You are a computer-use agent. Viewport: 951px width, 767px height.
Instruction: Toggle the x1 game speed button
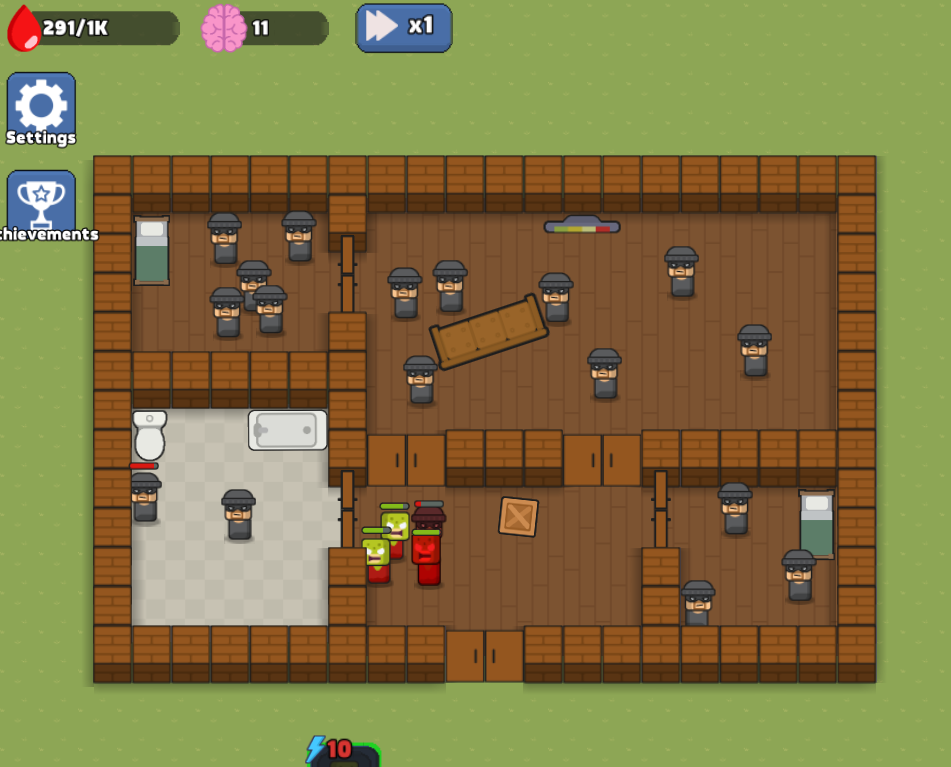pos(404,27)
